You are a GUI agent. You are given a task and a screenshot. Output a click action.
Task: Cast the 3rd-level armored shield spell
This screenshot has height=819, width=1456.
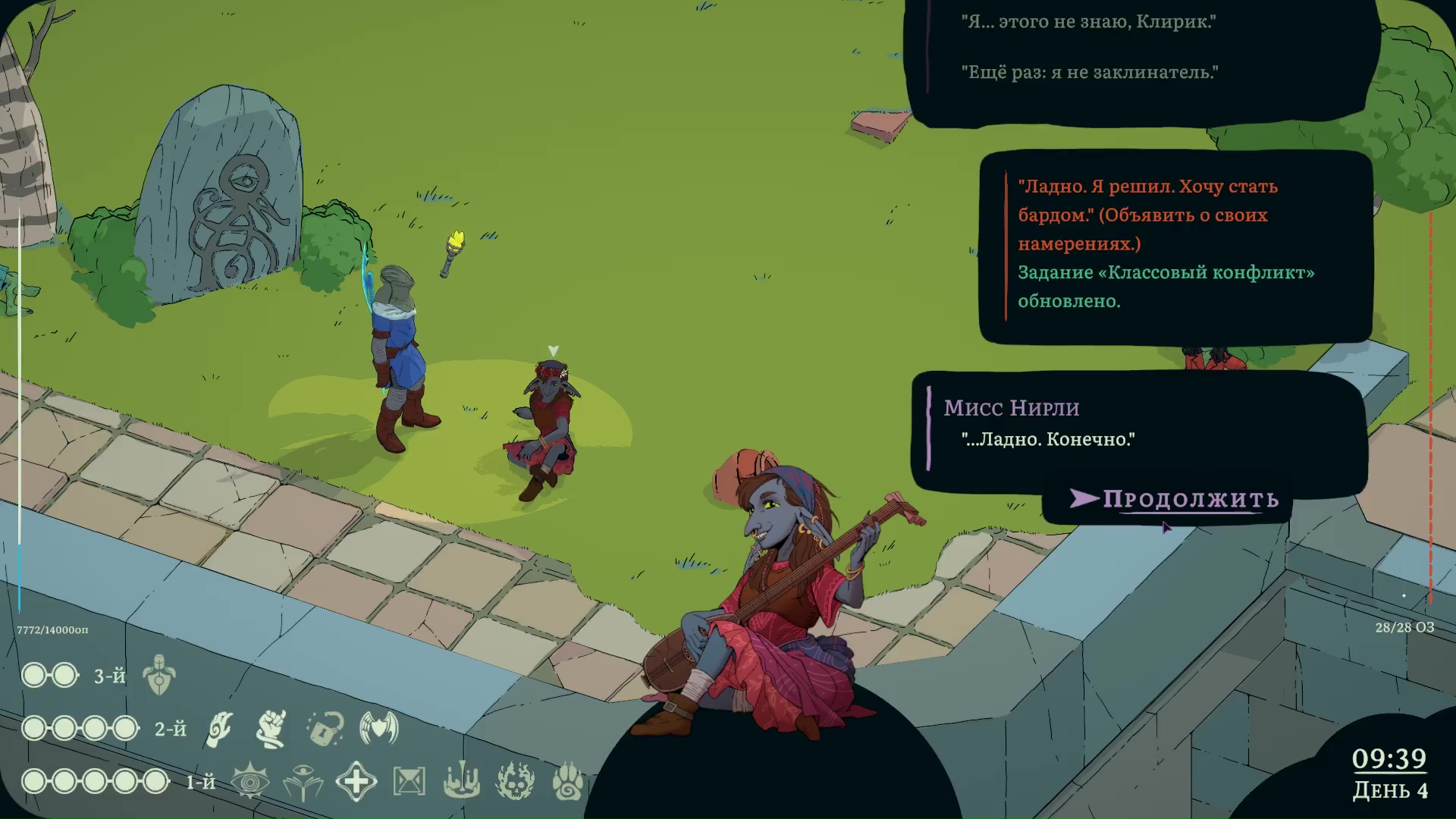click(x=159, y=675)
